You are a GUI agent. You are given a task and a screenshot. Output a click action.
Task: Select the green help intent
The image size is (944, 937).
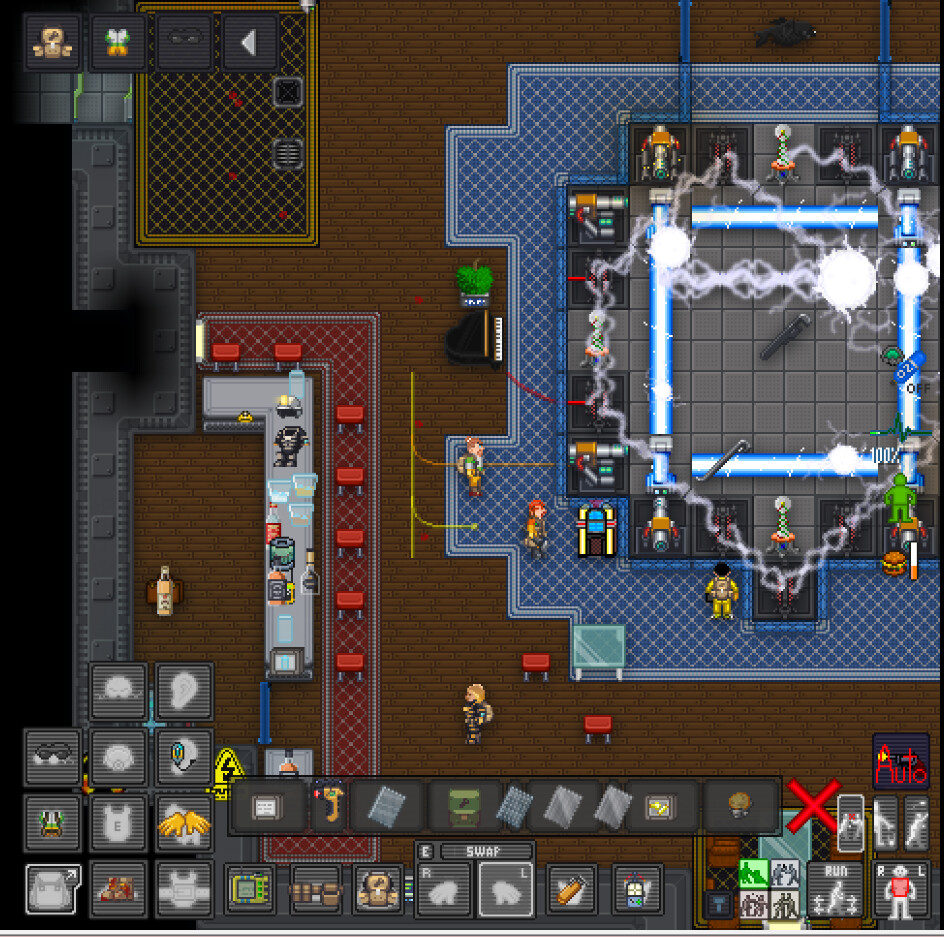coord(754,873)
